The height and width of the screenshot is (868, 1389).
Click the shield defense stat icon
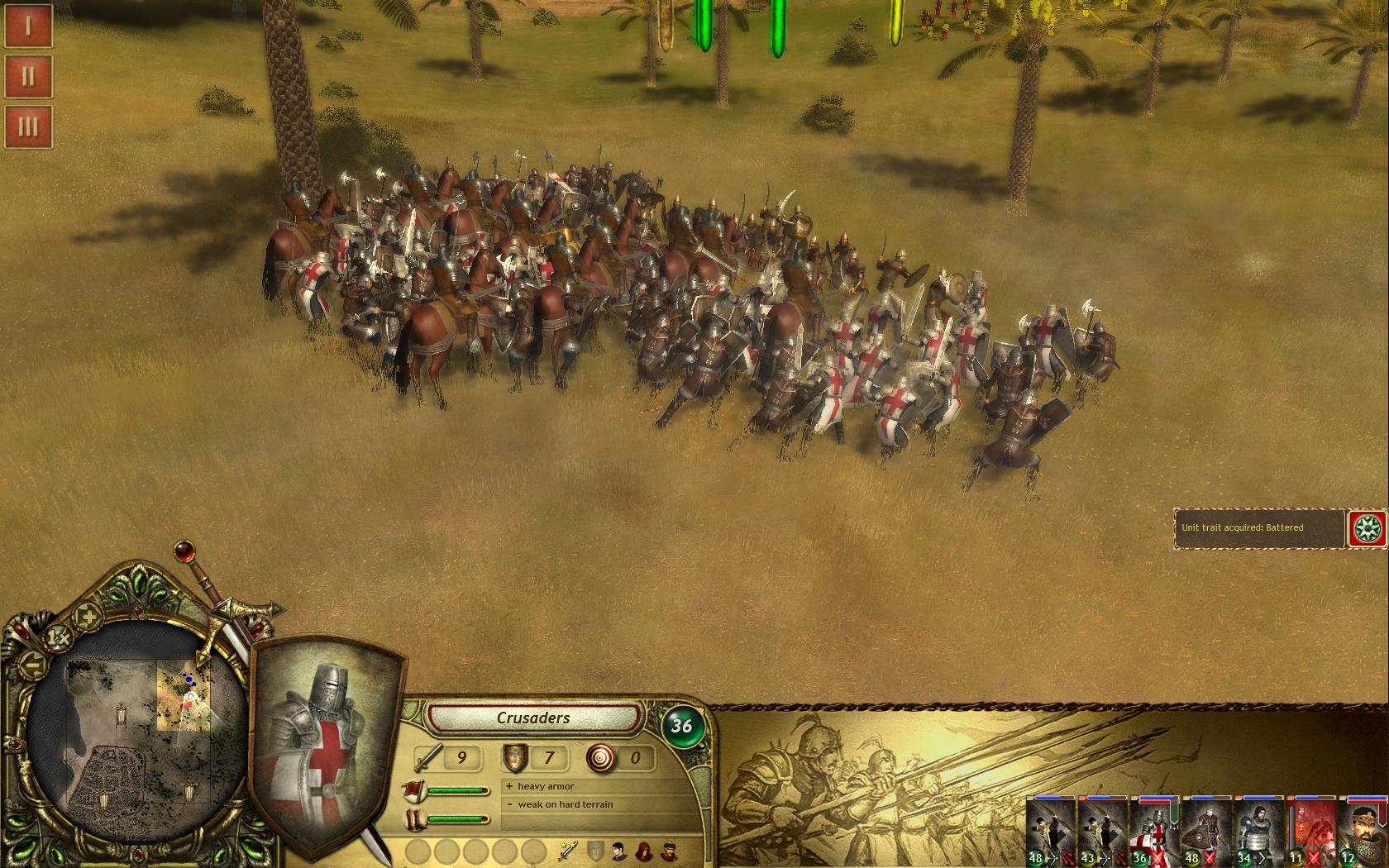click(x=513, y=756)
